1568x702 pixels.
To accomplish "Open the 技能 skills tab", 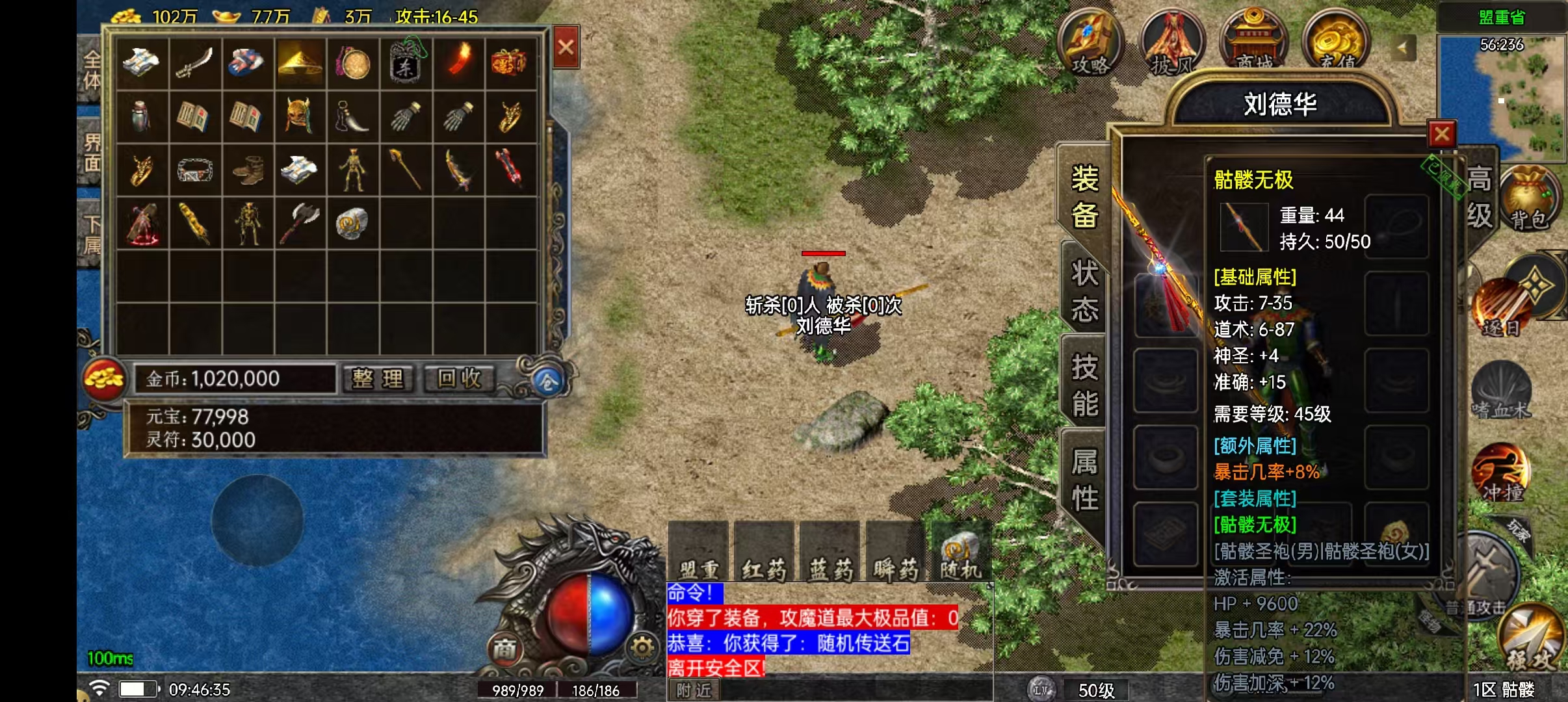I will [1084, 385].
